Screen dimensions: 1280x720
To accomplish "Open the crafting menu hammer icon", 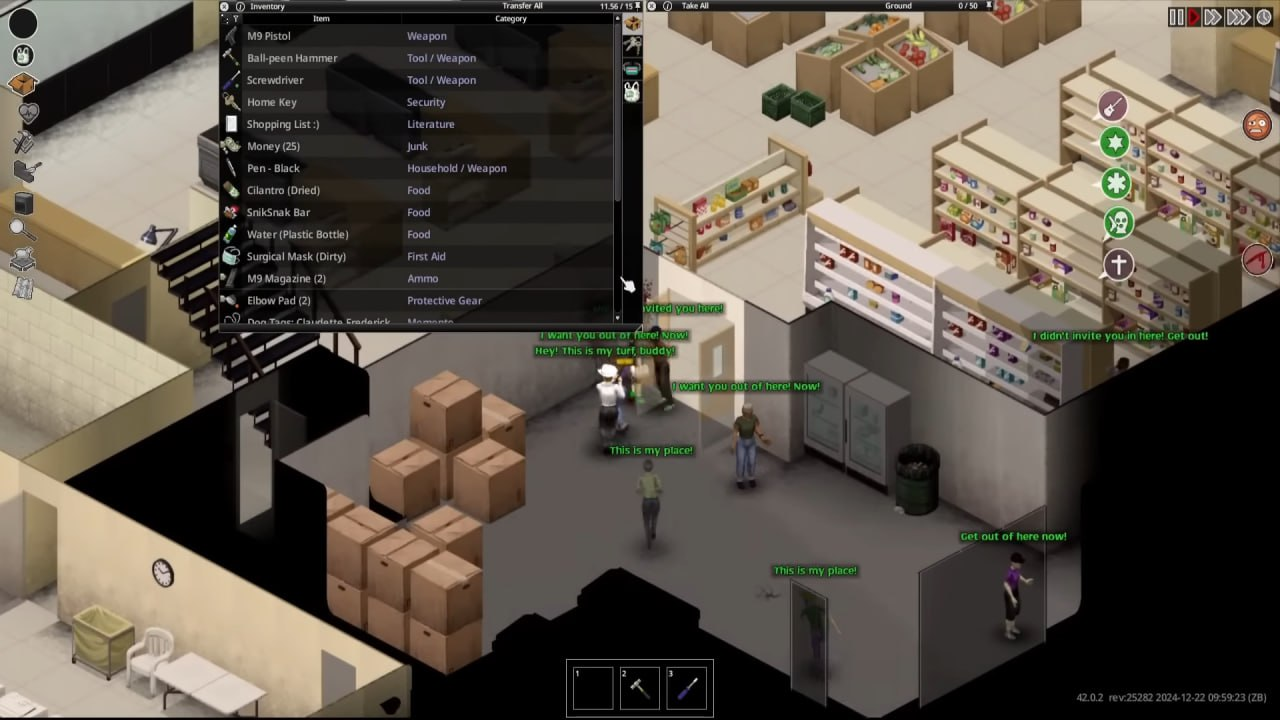I will (24, 143).
